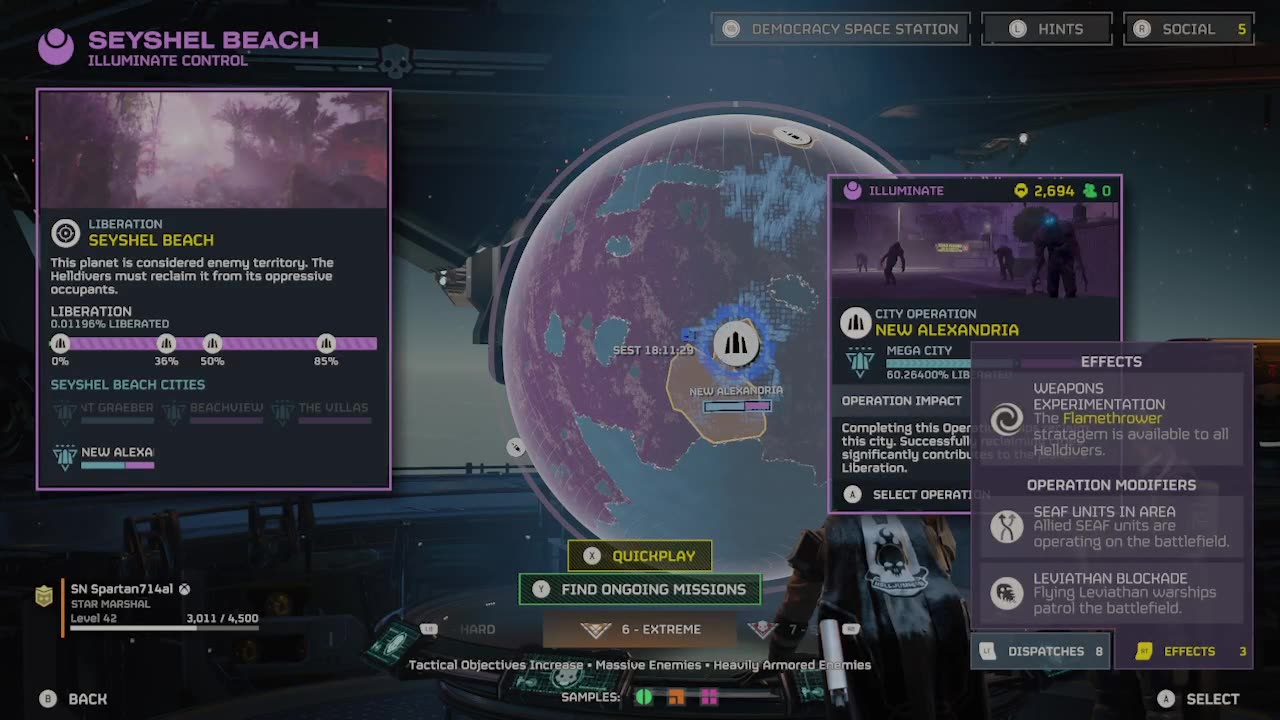The height and width of the screenshot is (720, 1280).
Task: Find ongoing missions
Action: click(640, 589)
